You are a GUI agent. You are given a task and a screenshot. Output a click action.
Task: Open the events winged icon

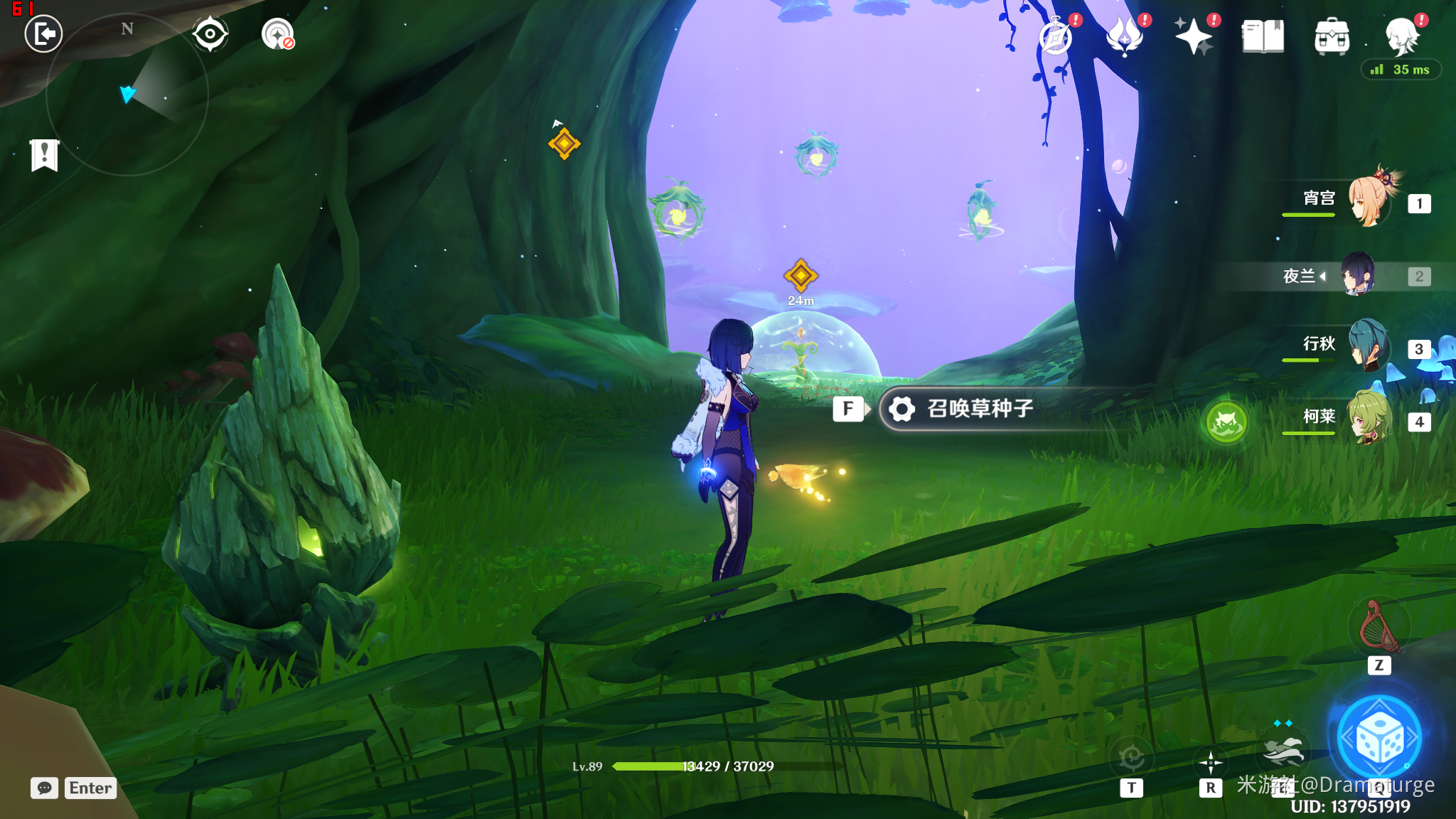[1125, 36]
